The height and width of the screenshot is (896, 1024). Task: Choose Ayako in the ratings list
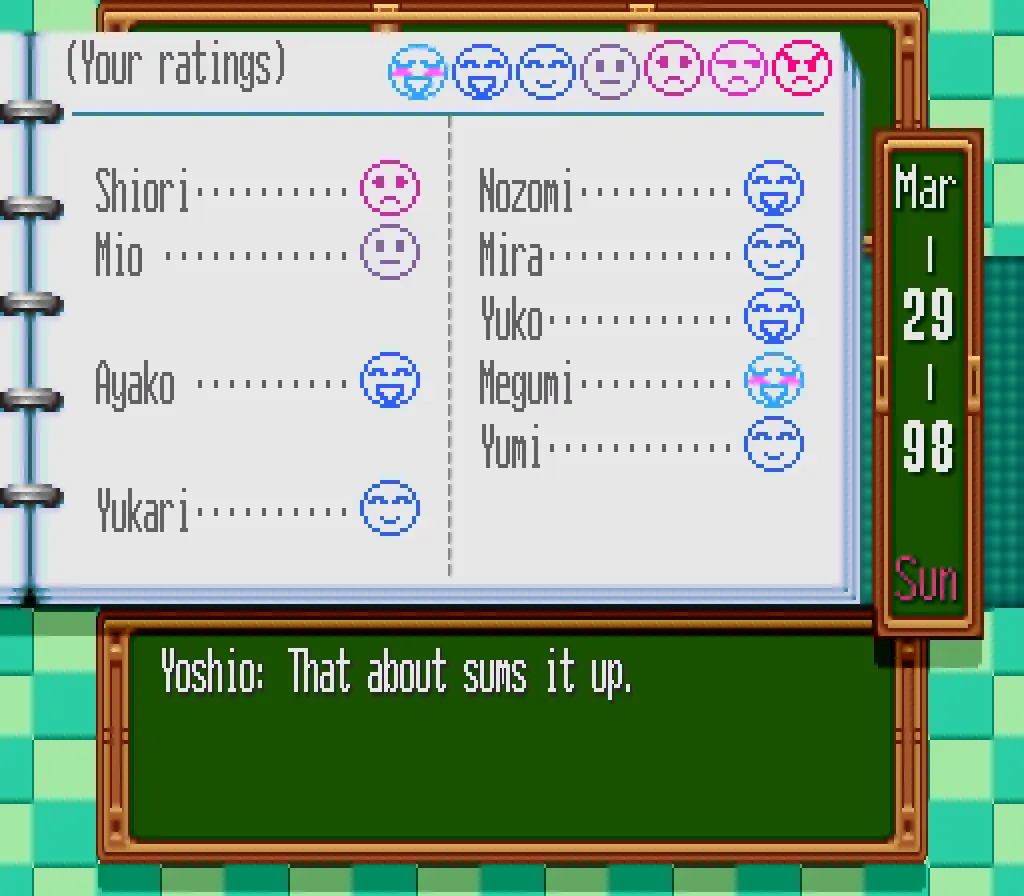pyautogui.click(x=256, y=382)
